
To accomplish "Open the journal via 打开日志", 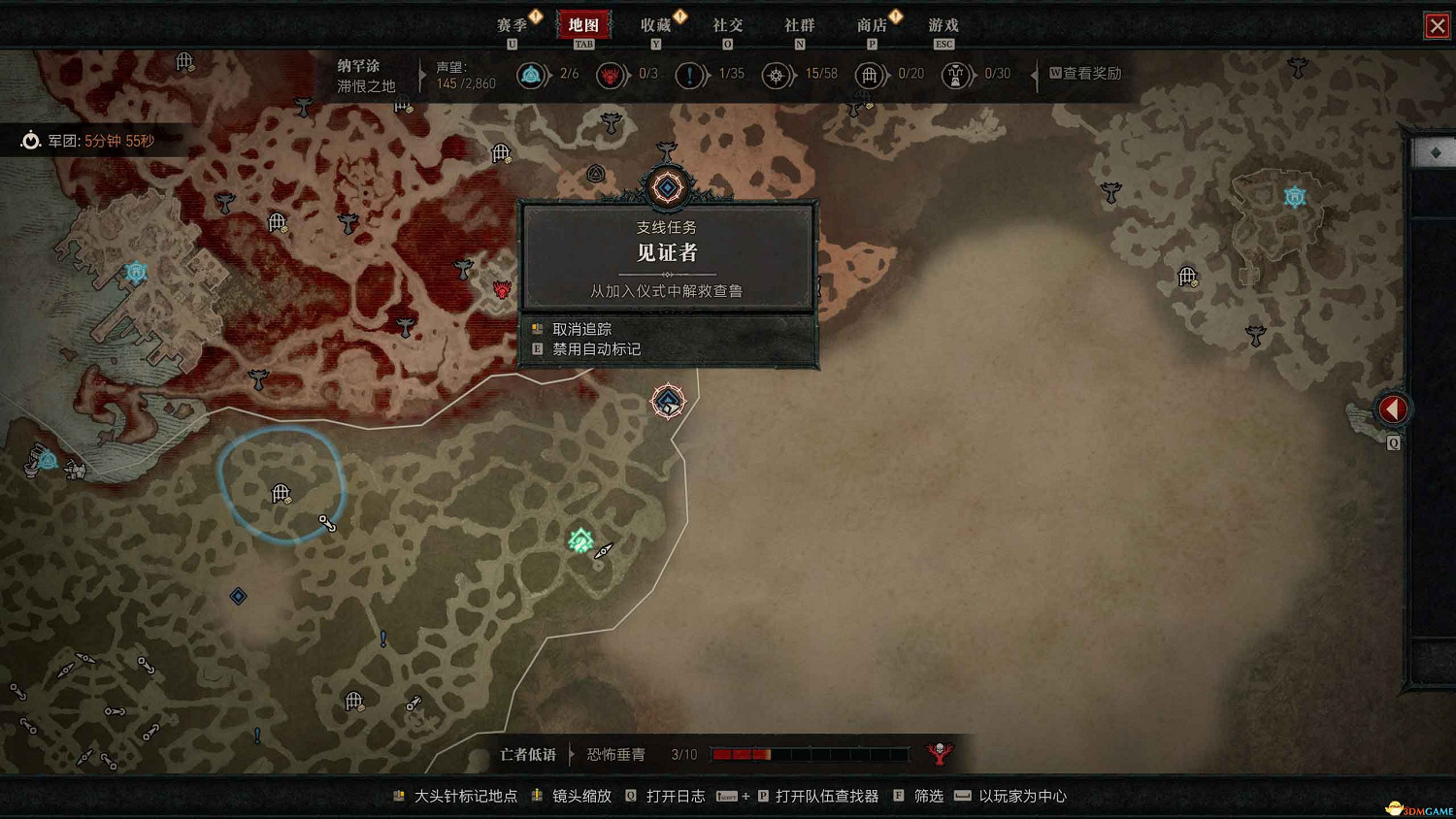I will (679, 796).
